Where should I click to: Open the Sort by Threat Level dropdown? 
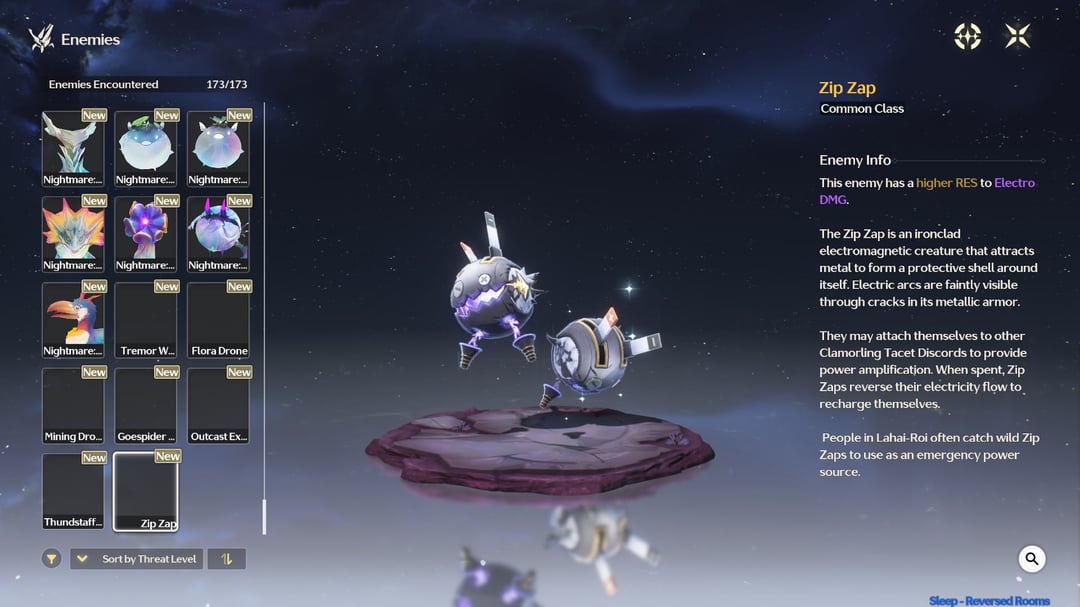(136, 559)
